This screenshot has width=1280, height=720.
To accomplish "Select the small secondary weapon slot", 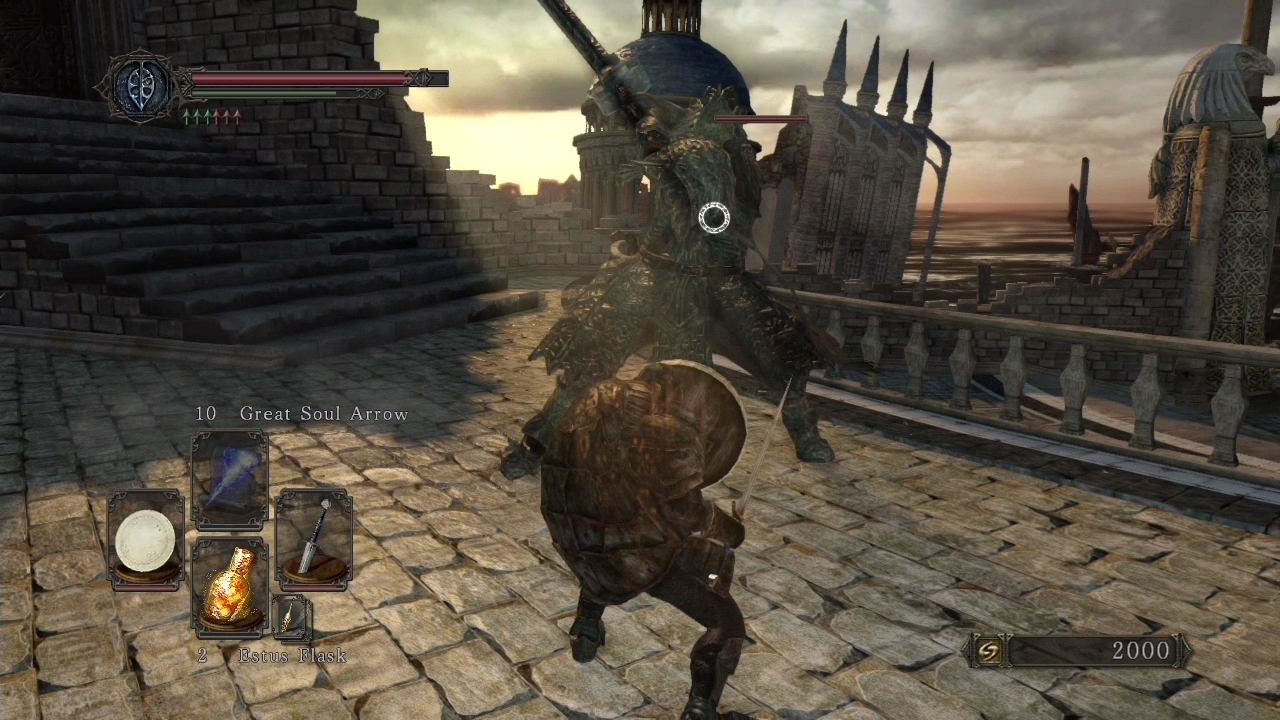I will 291,616.
